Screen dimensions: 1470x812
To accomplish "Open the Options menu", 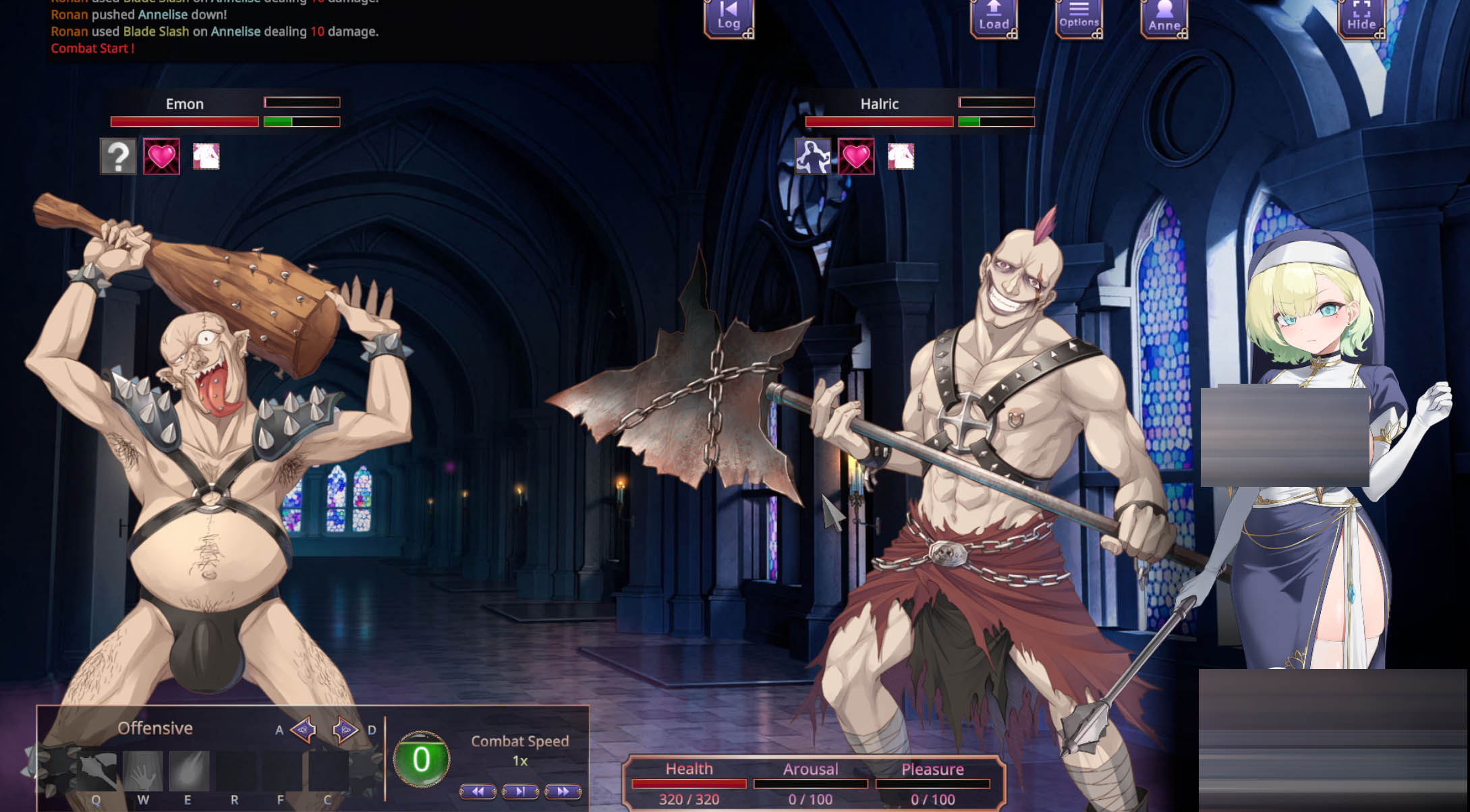I will (1078, 17).
